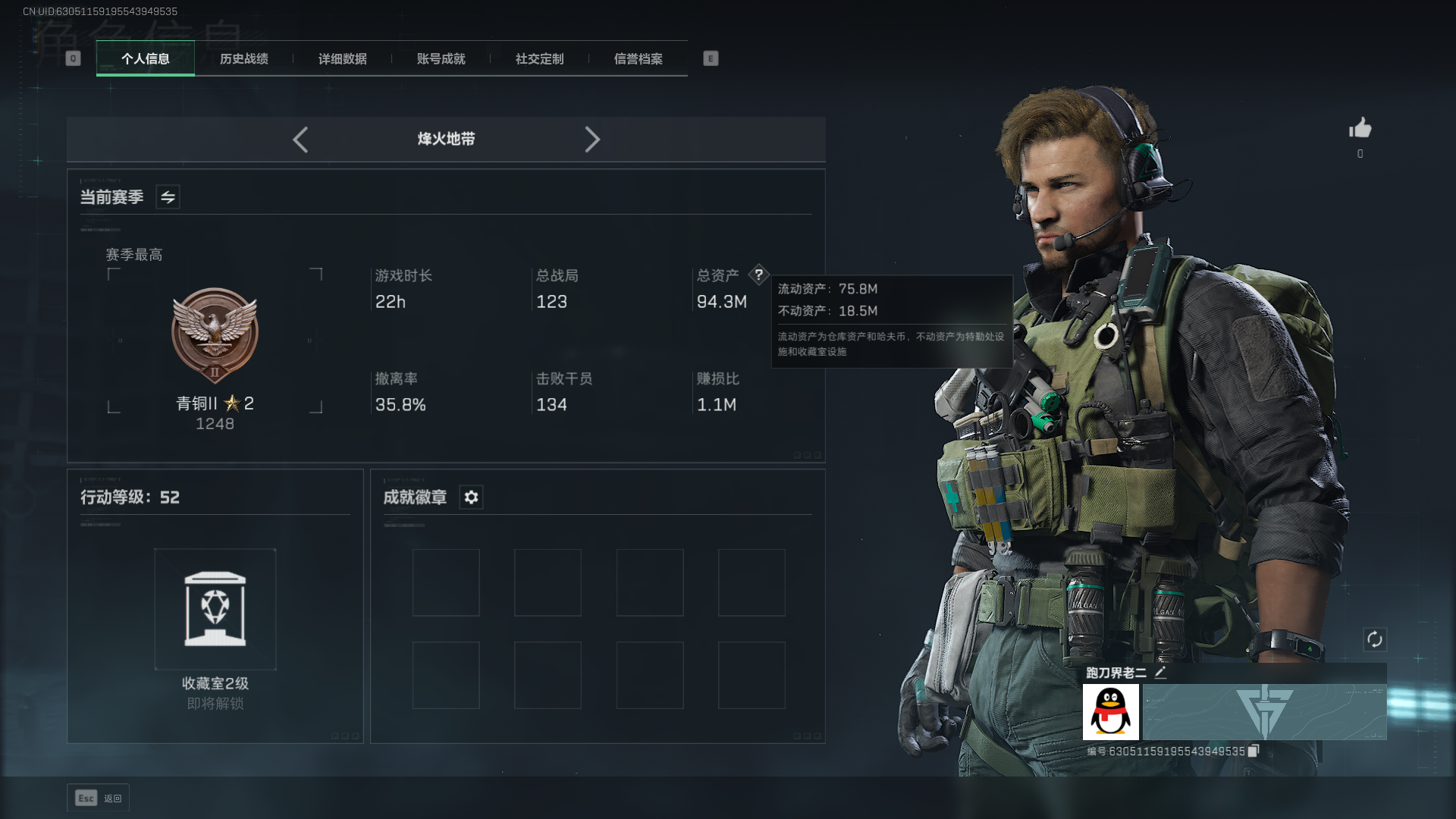The image size is (1456, 819).
Task: Switch to the 个人信息 tab
Action: click(145, 58)
